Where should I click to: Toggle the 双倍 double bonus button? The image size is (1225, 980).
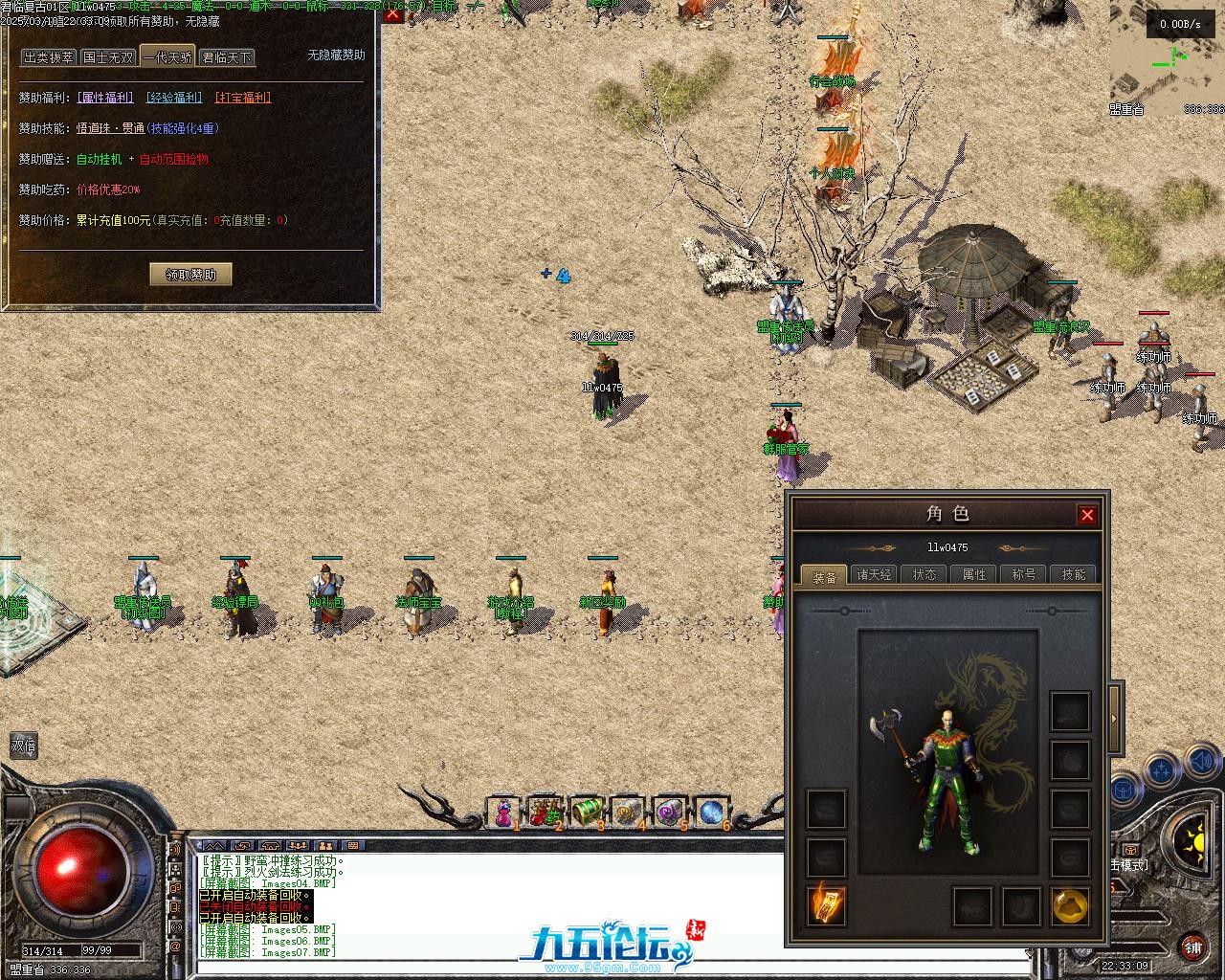pos(24,746)
